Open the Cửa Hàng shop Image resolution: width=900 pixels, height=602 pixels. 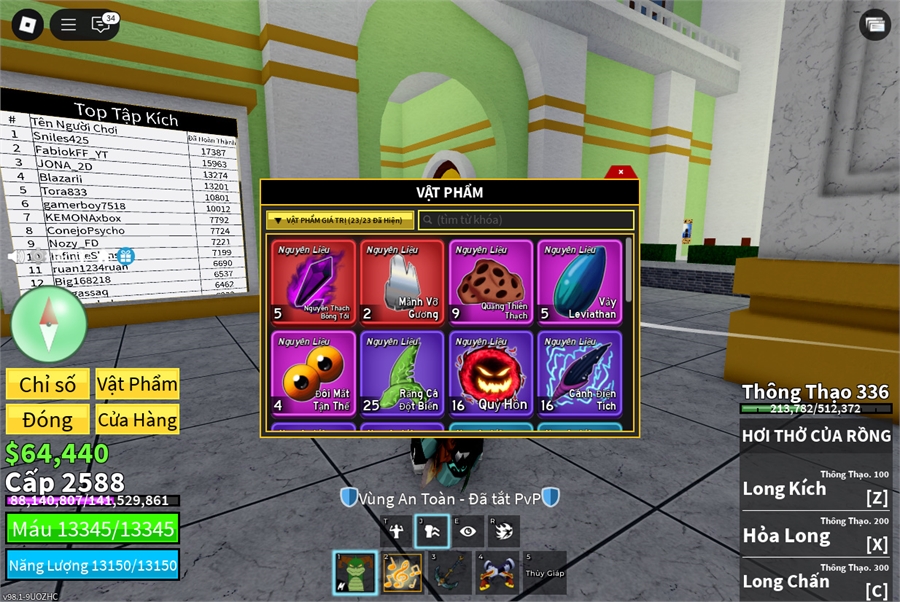point(137,419)
